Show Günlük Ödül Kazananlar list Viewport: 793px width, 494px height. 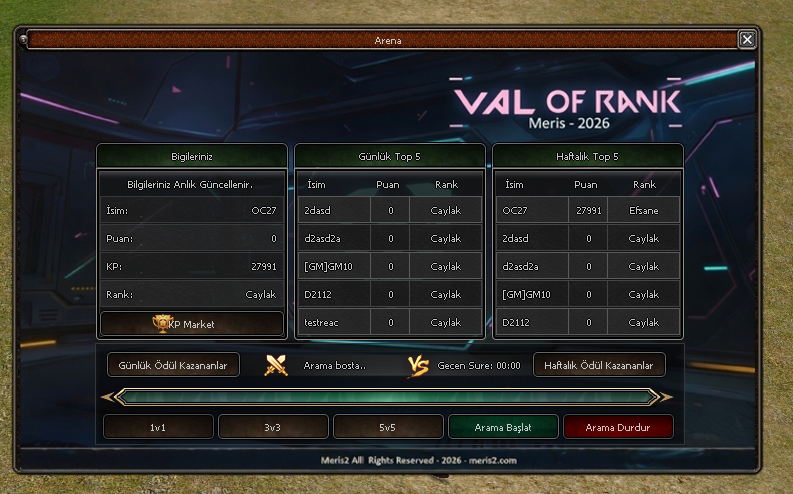pyautogui.click(x=173, y=366)
